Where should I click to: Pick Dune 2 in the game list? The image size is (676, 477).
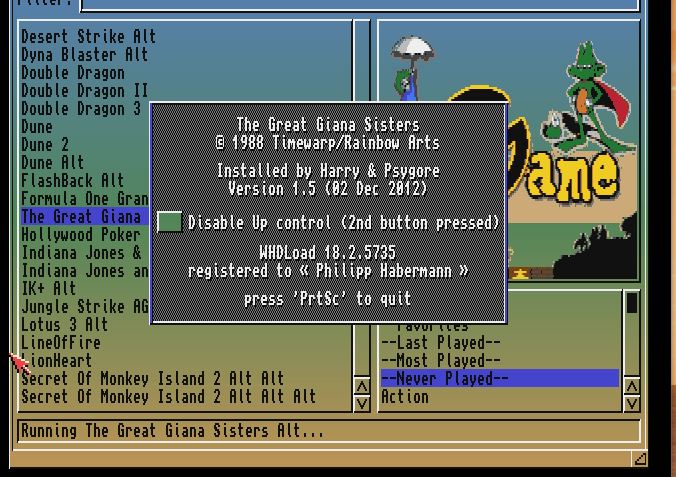(45, 145)
